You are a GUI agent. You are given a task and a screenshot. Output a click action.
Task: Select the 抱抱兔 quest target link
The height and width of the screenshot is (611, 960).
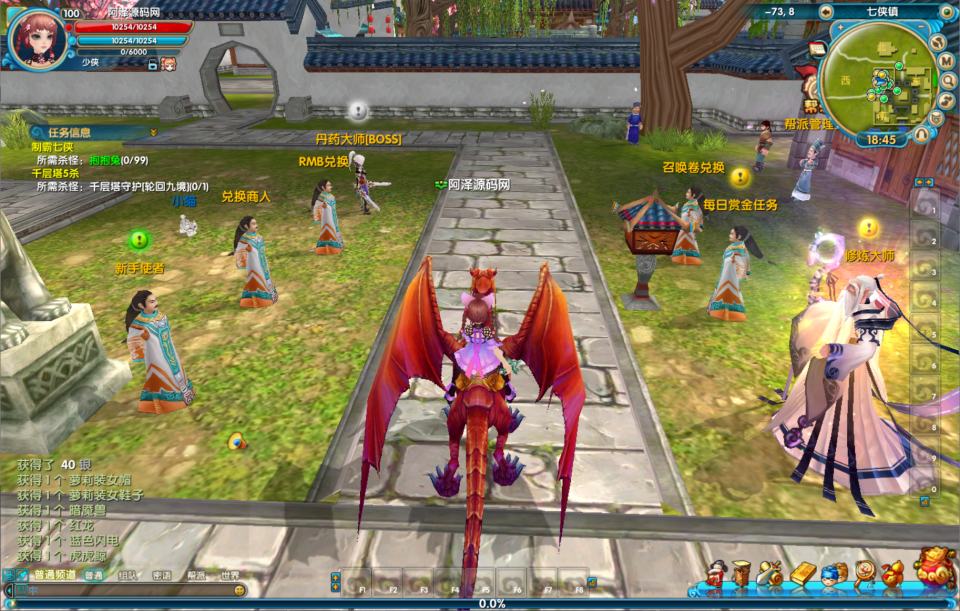(x=104, y=160)
